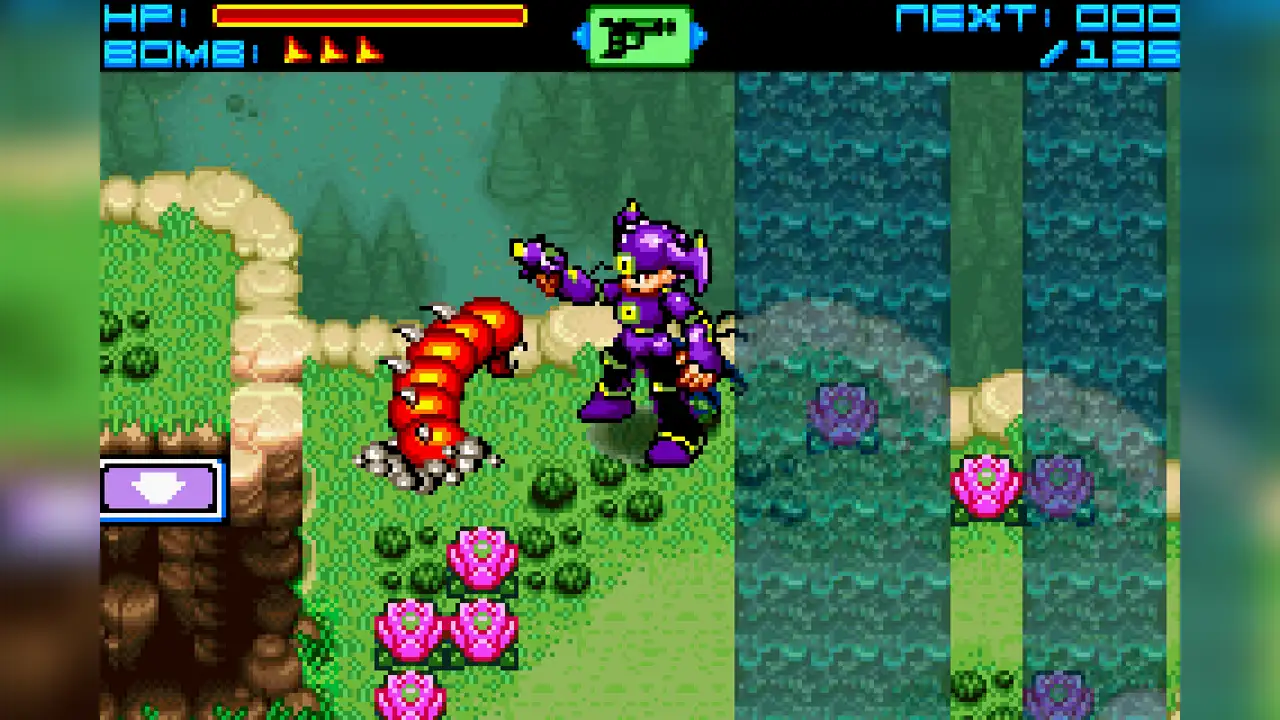Select the pistol weapon icon in the HUD

coord(638,34)
